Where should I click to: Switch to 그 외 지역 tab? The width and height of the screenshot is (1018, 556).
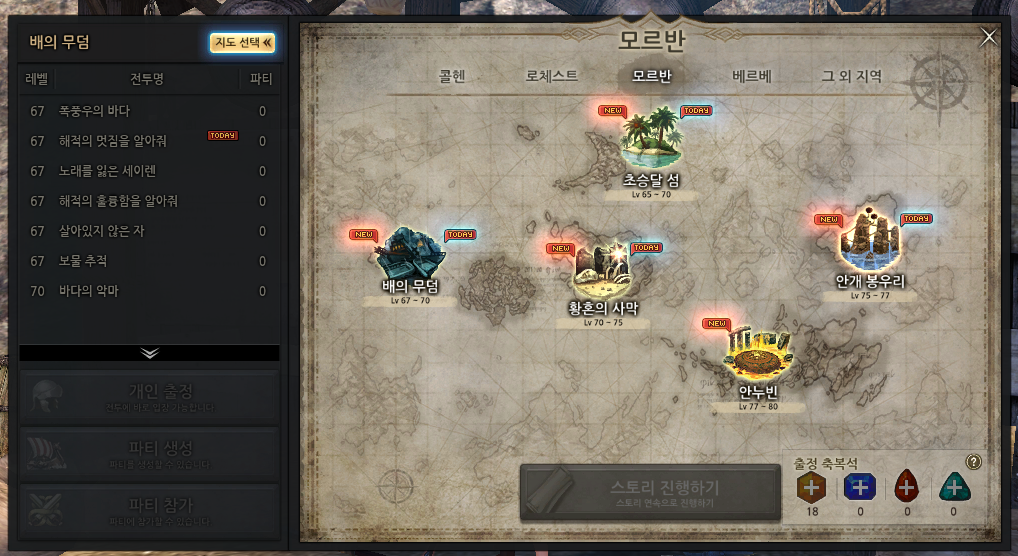tap(852, 76)
